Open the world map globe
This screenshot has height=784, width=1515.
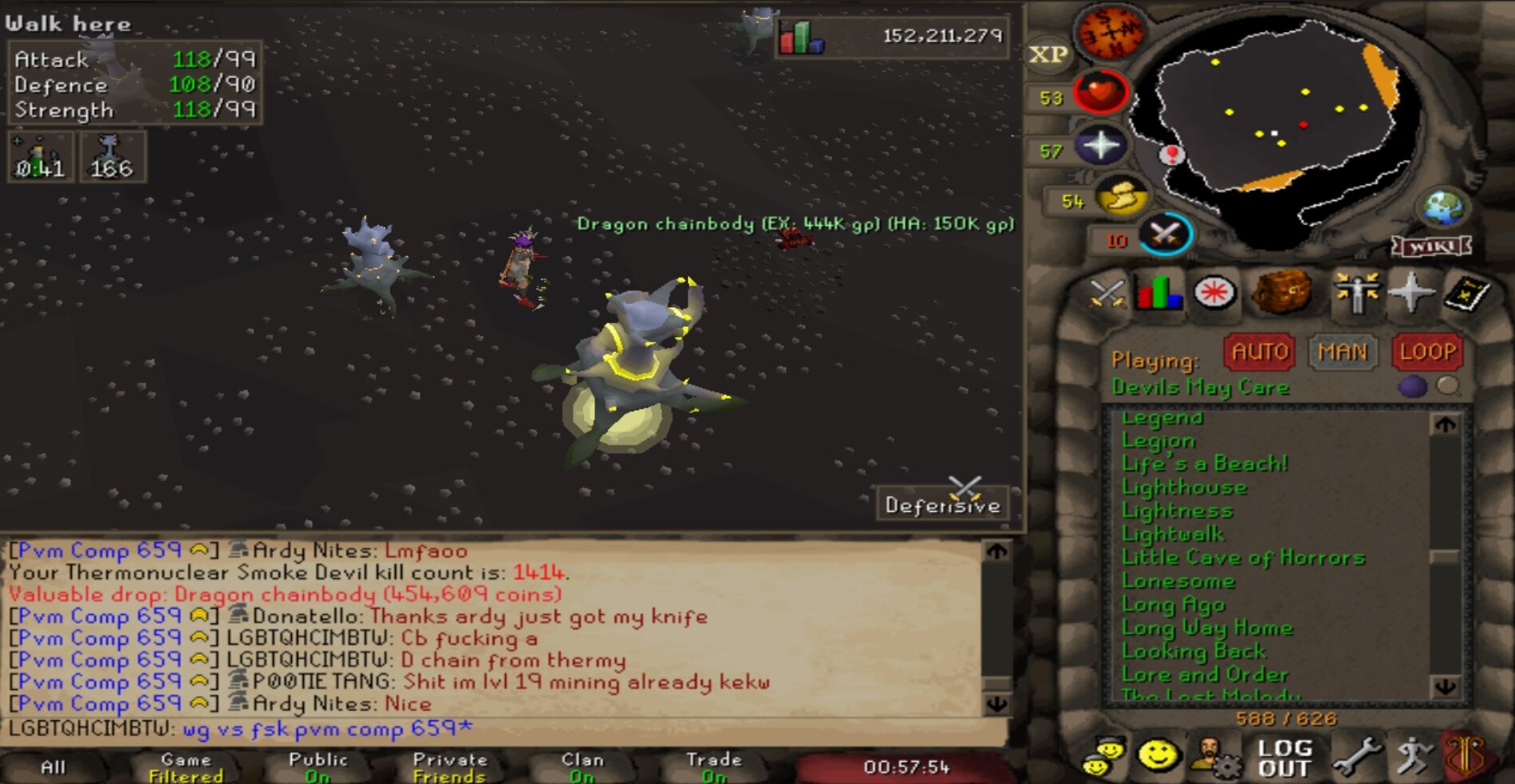tap(1443, 207)
